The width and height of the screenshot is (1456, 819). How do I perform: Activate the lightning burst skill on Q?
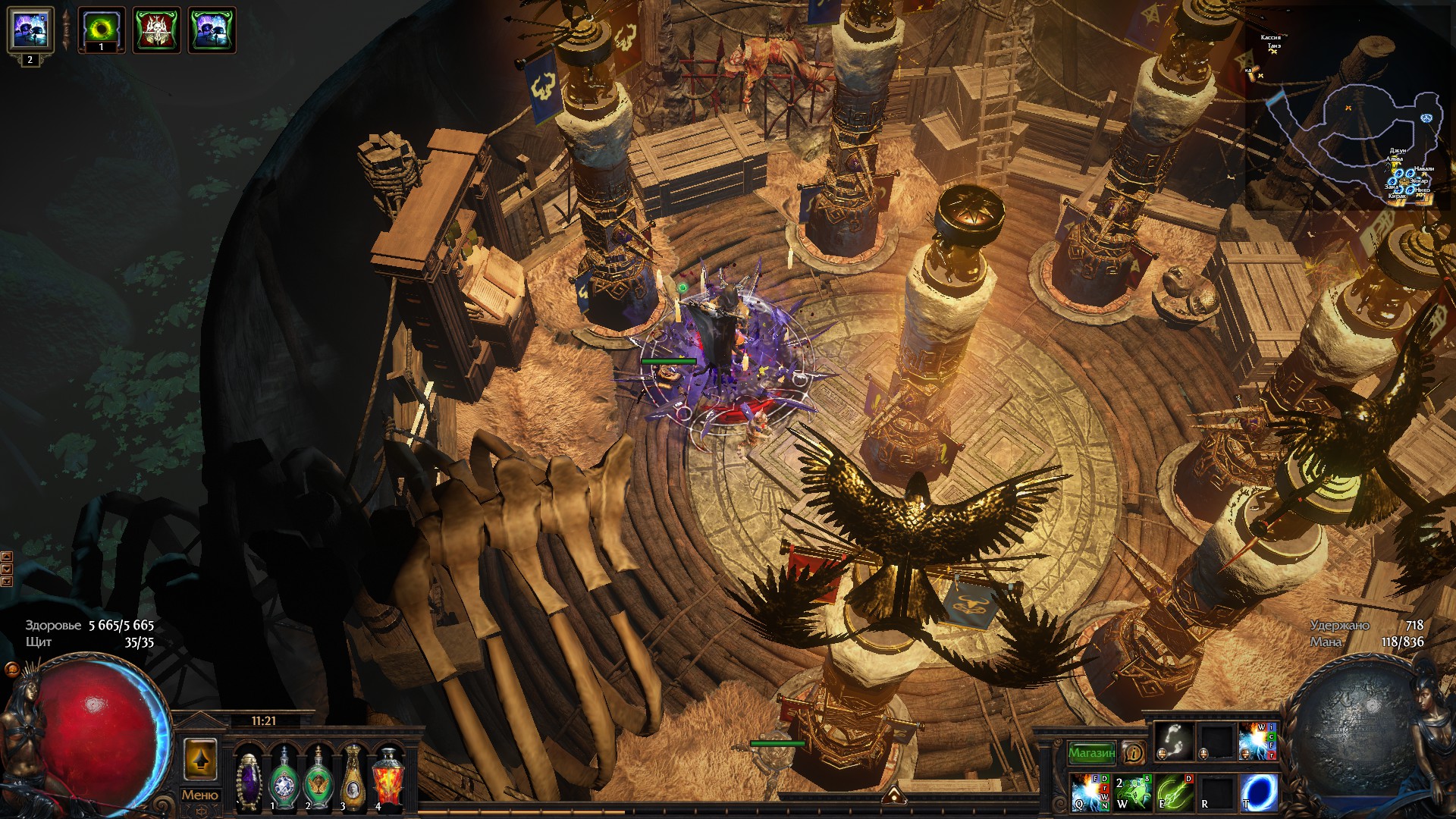pos(1090,792)
